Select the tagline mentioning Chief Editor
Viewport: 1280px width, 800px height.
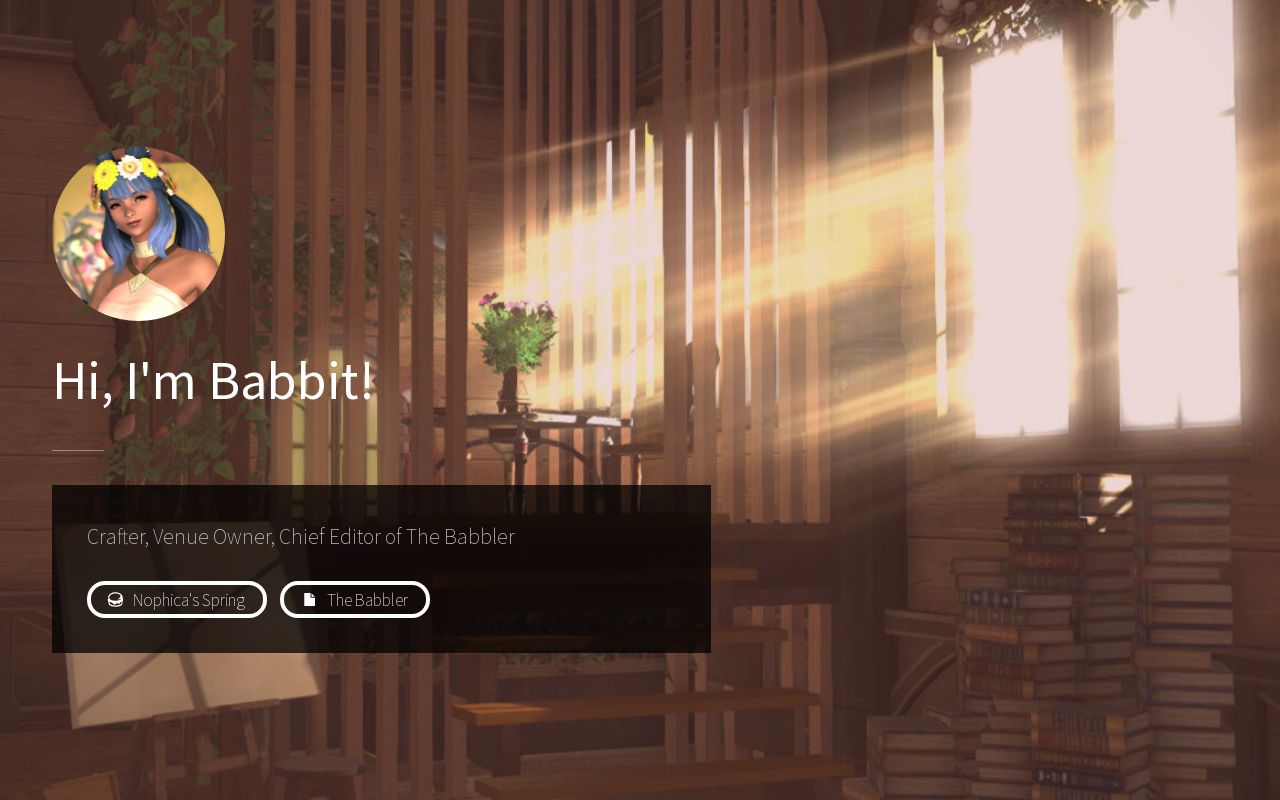(x=300, y=537)
